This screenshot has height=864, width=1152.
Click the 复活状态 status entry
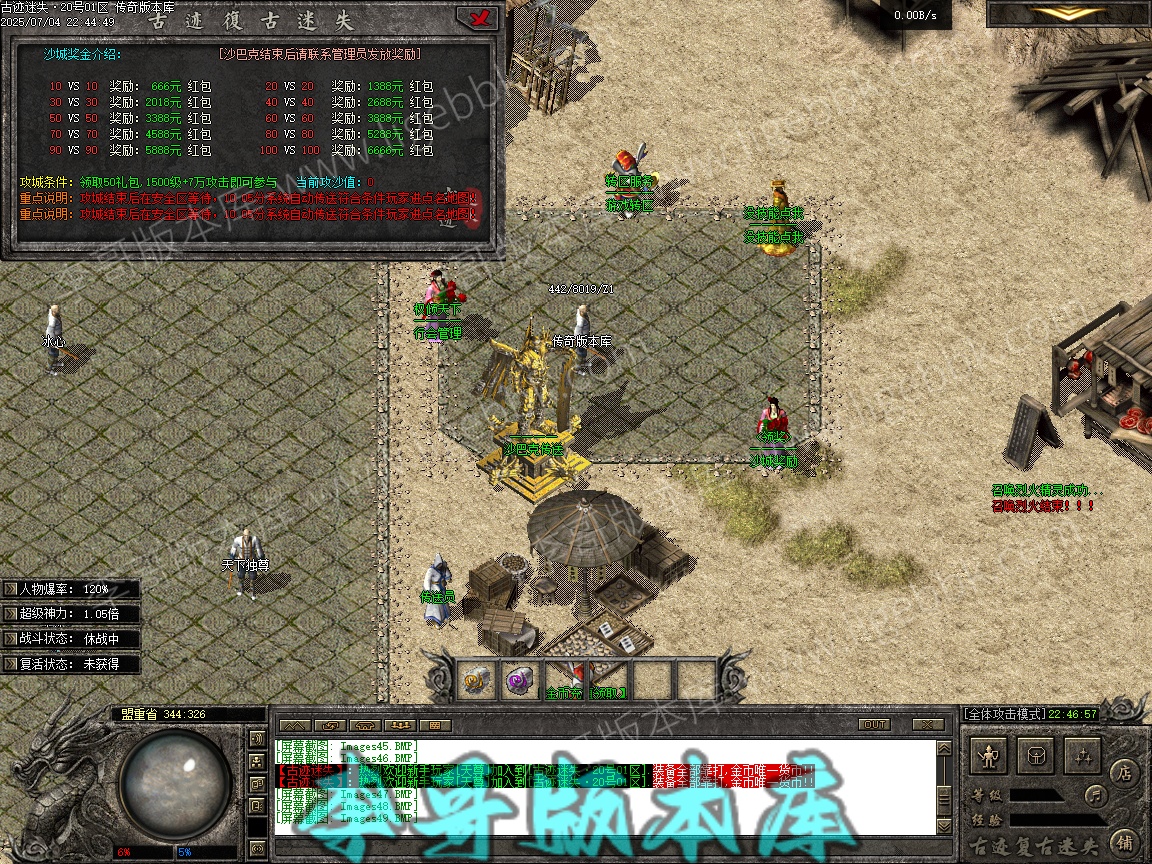pyautogui.click(x=70, y=663)
